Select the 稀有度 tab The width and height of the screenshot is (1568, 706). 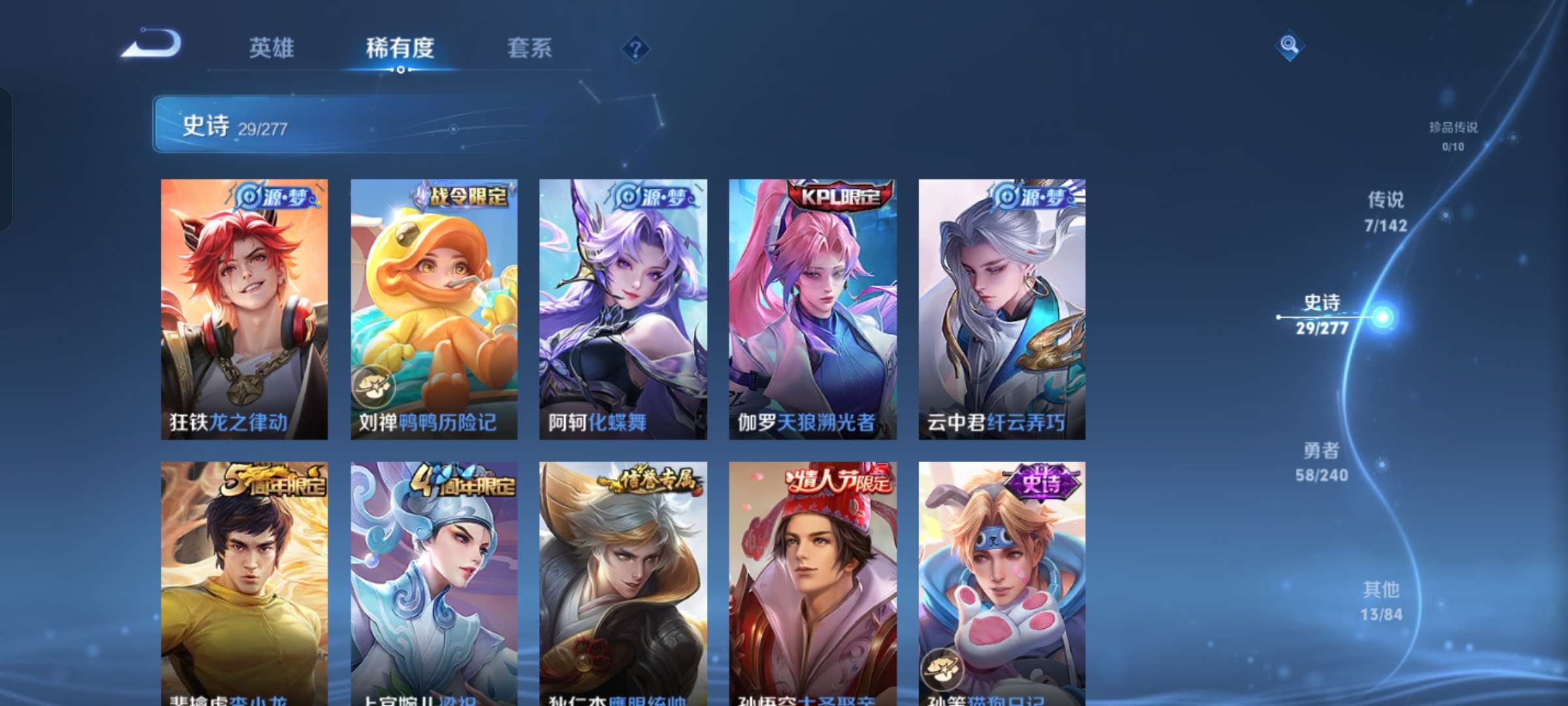coord(400,48)
